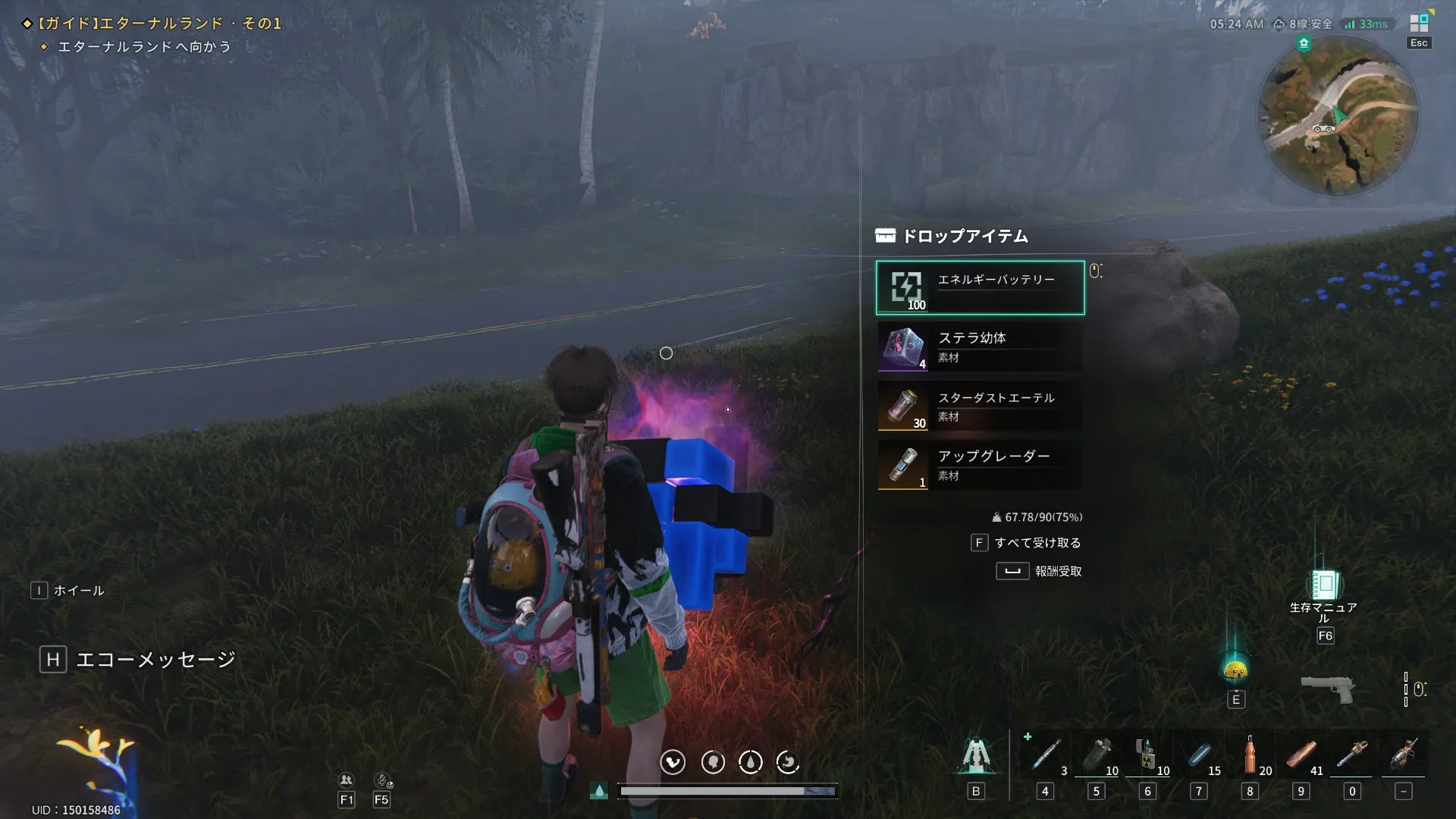Open the 生存マニュアル survival manual icon
This screenshot has width=1456, height=819.
point(1324,585)
